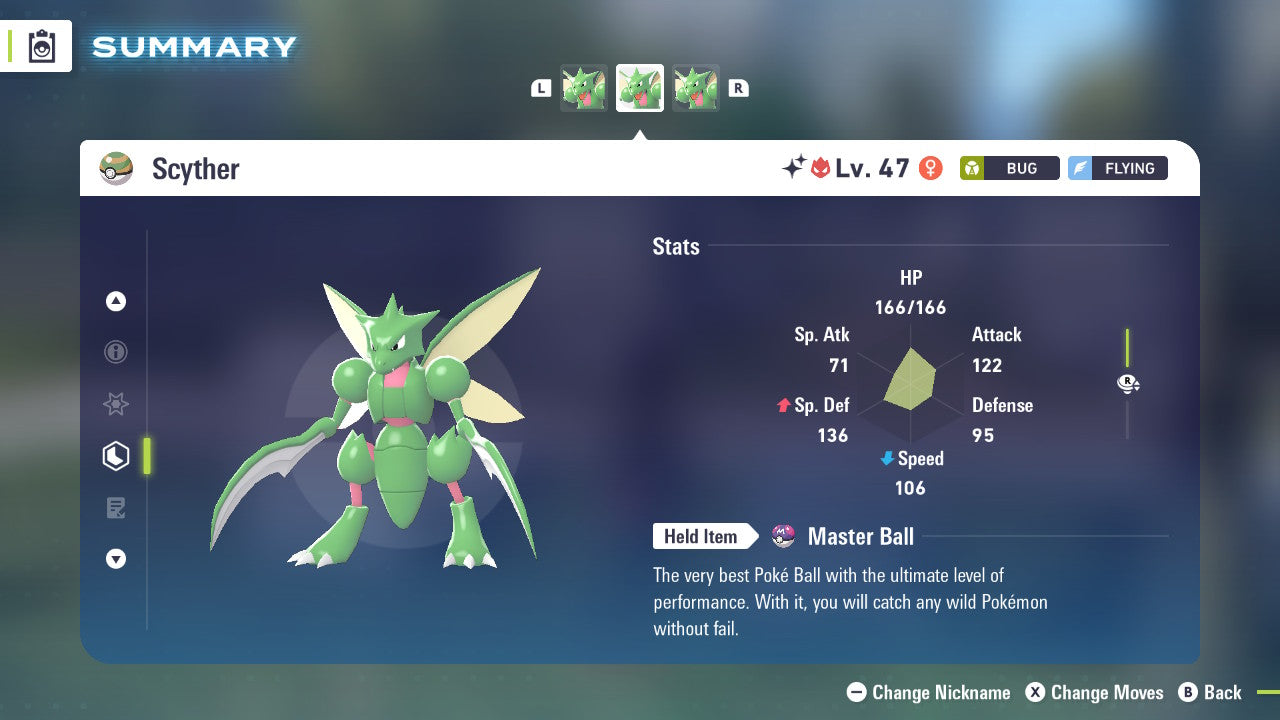Click the Flying type badge icon
This screenshot has width=1280, height=720.
click(1085, 168)
